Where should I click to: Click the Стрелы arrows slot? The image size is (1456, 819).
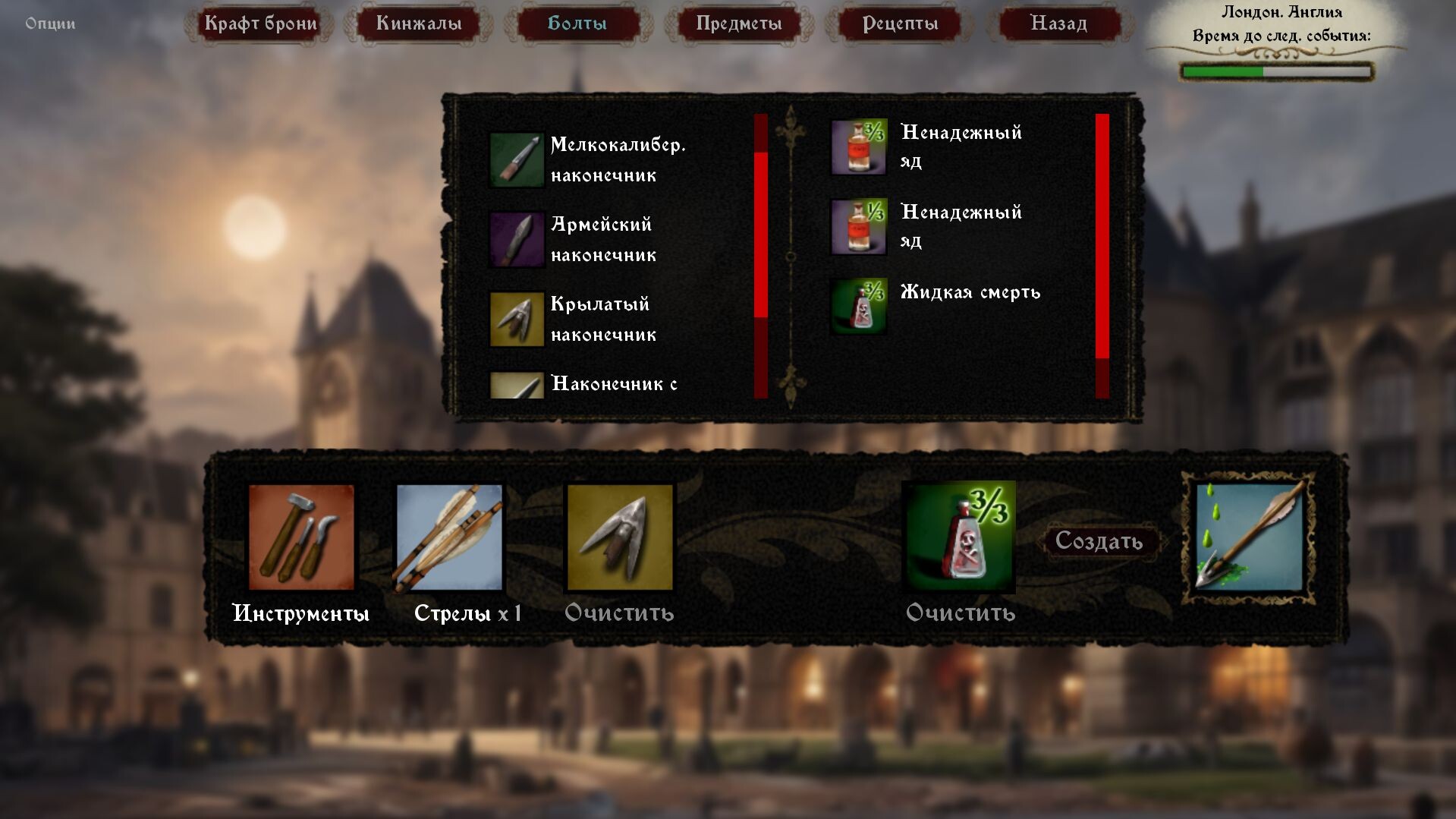(449, 537)
